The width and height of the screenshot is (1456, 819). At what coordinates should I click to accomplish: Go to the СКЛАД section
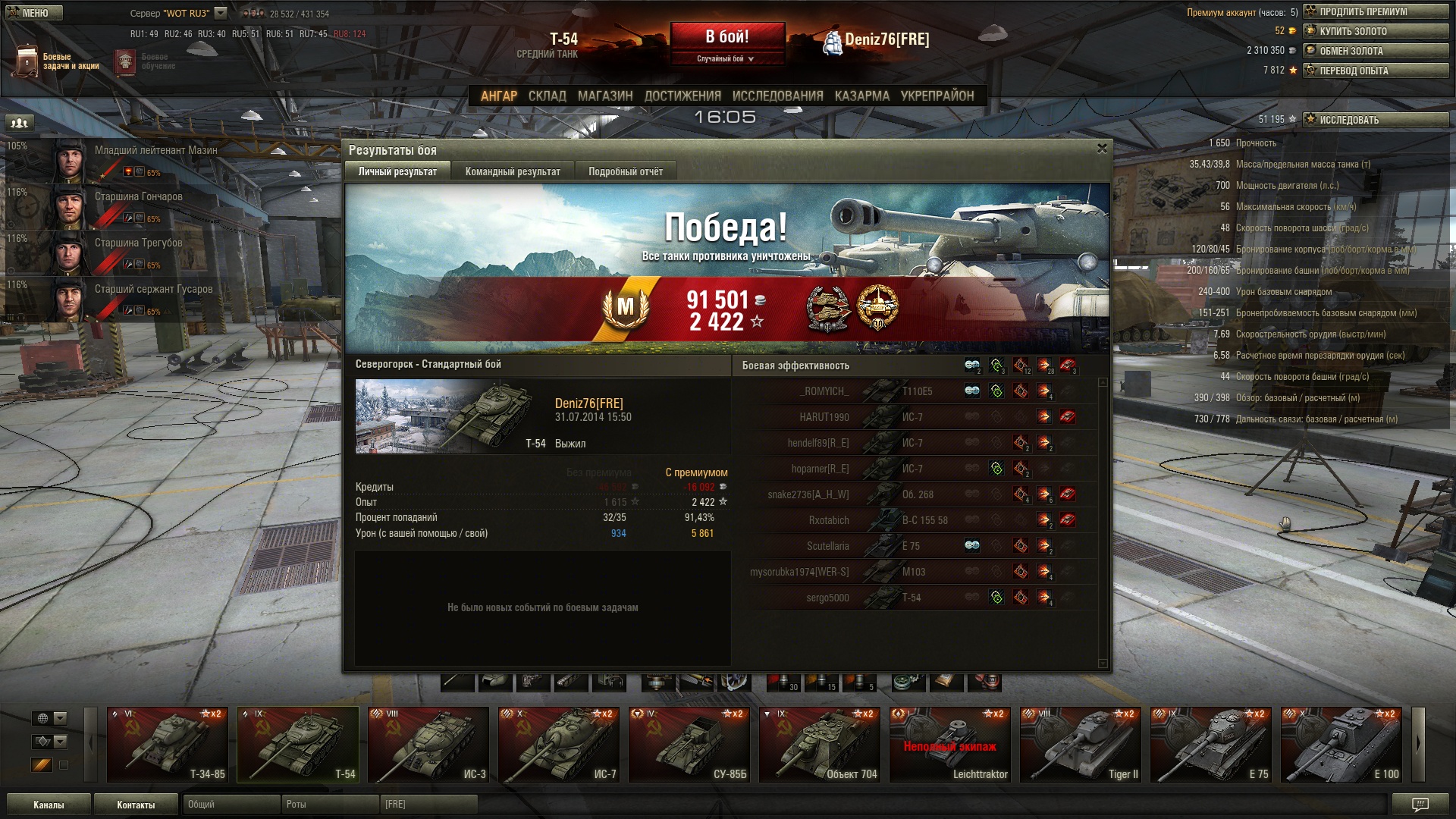click(547, 96)
